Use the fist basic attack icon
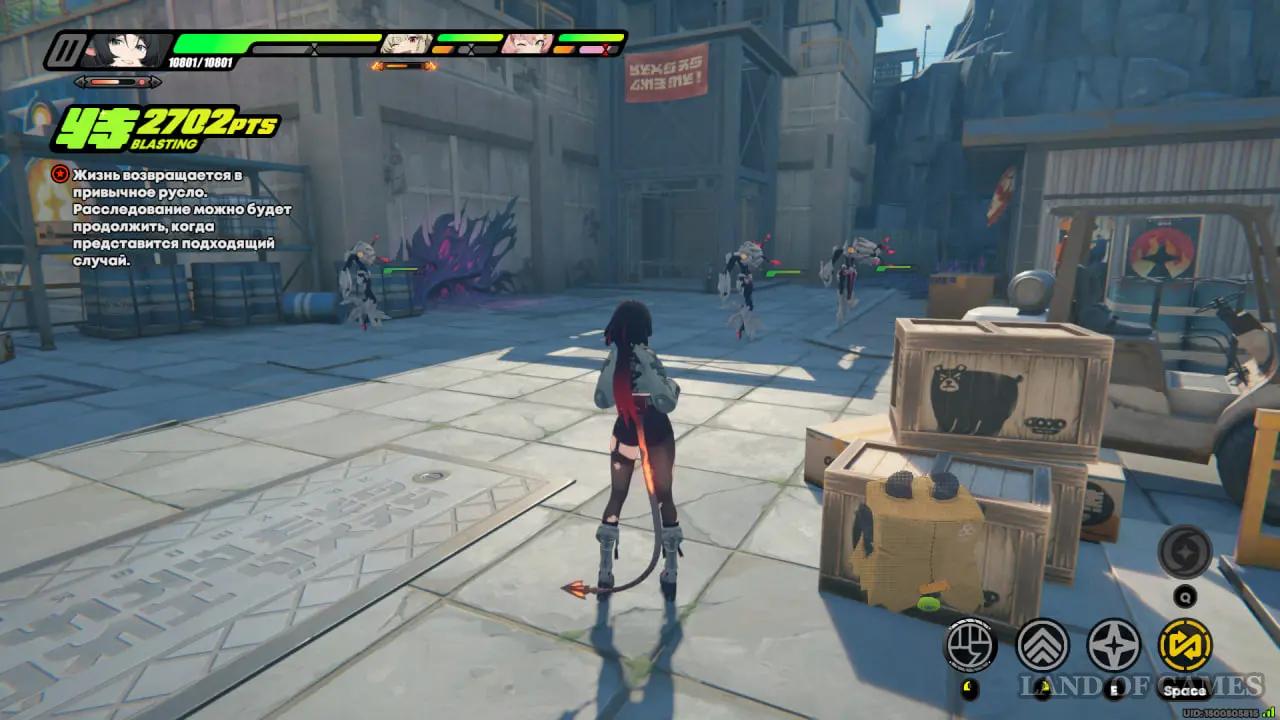The width and height of the screenshot is (1280, 720). click(971, 645)
